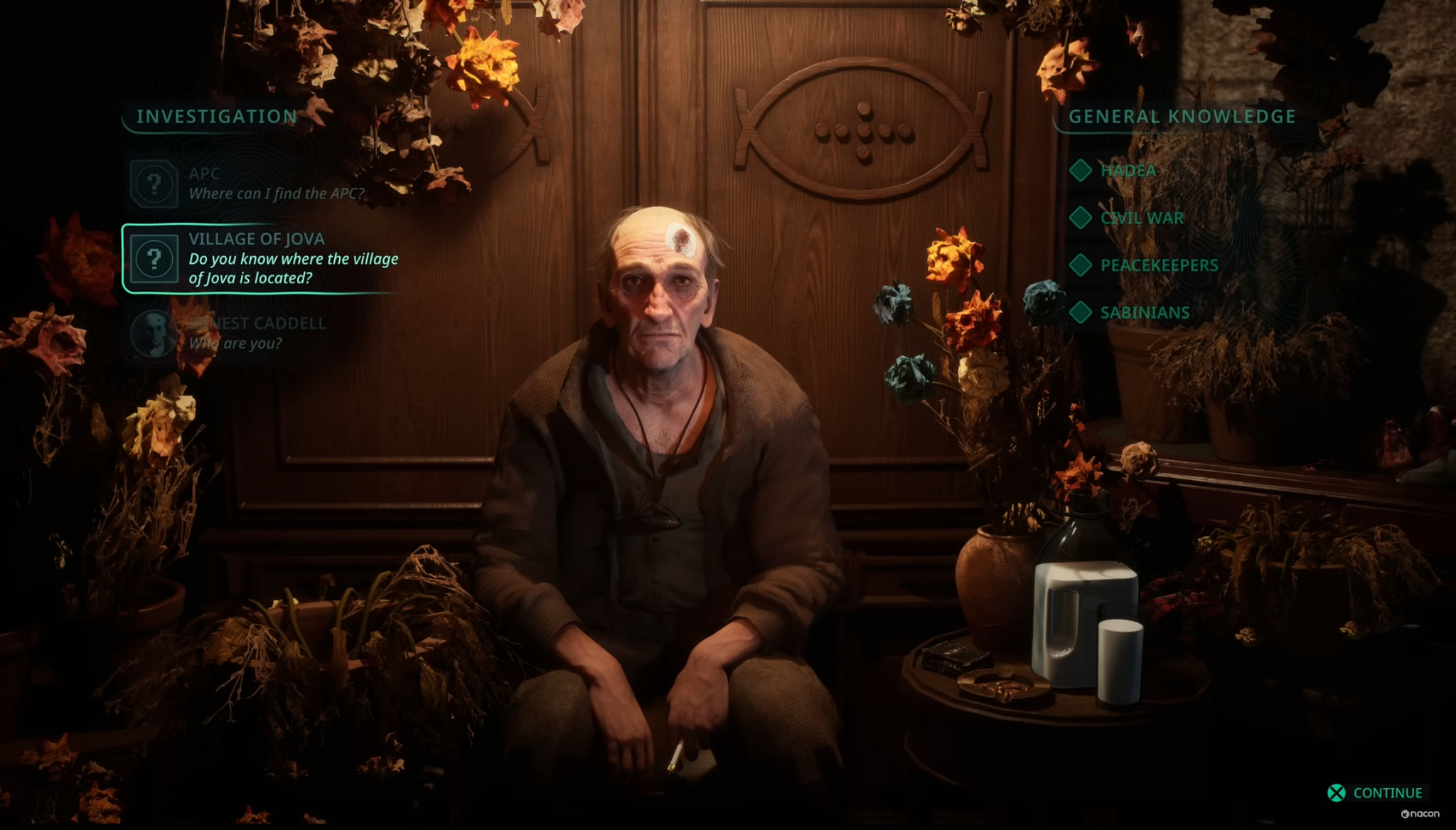Click Continue to advance the dialogue
This screenshot has height=830, width=1456.
1376,793
